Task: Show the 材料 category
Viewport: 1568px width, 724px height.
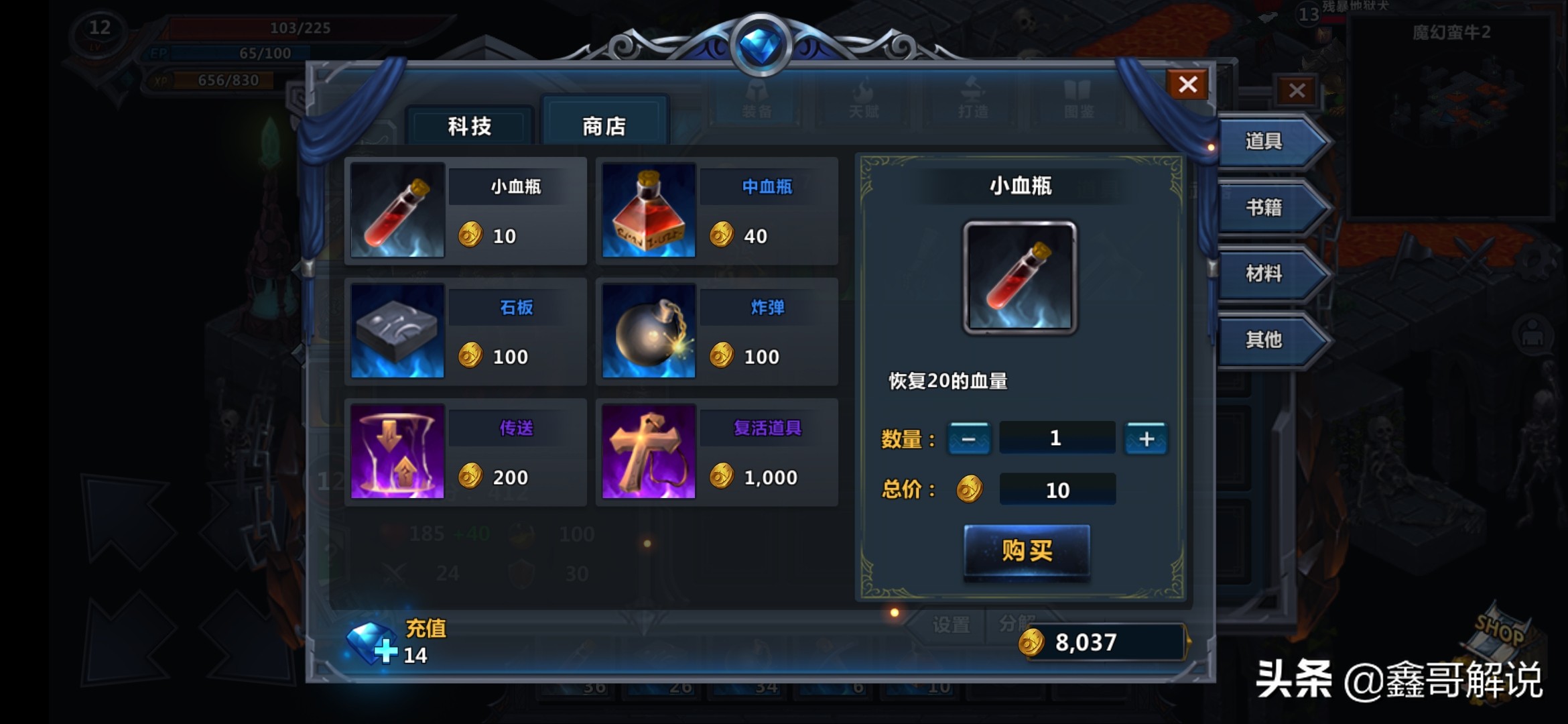Action: click(x=1266, y=274)
